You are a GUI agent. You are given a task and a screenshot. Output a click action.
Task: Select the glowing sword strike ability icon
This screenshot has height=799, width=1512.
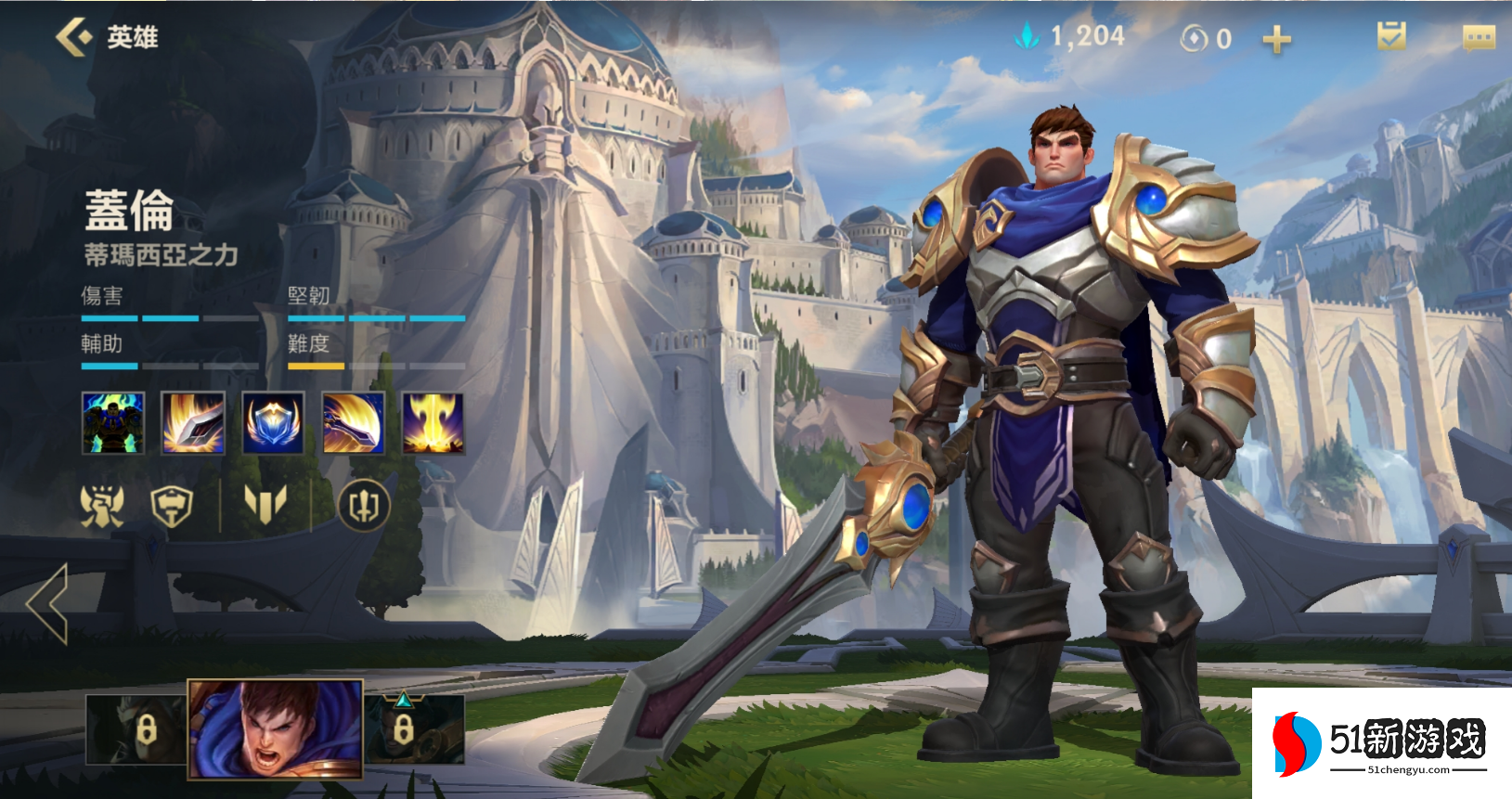point(193,423)
